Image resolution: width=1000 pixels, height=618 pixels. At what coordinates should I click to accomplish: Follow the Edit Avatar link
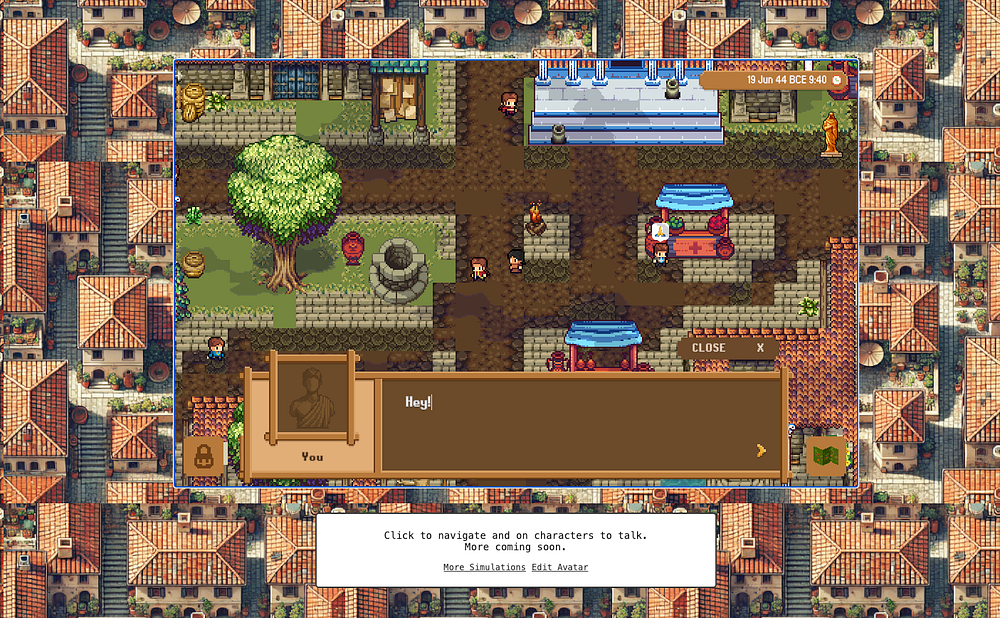pos(560,568)
